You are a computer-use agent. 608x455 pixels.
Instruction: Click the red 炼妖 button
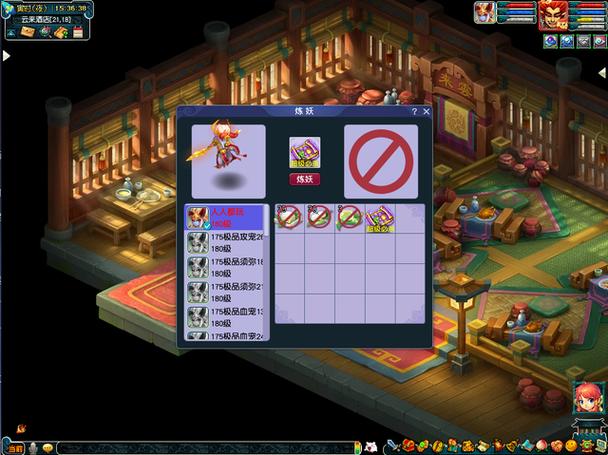click(x=304, y=179)
